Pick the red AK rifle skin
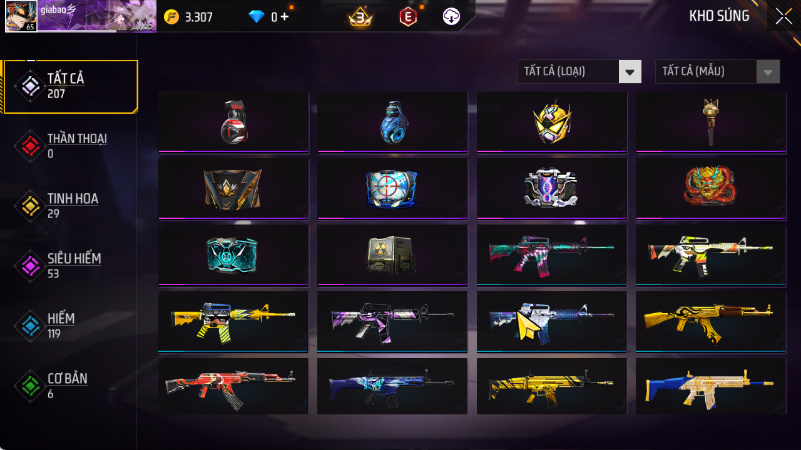 233,385
